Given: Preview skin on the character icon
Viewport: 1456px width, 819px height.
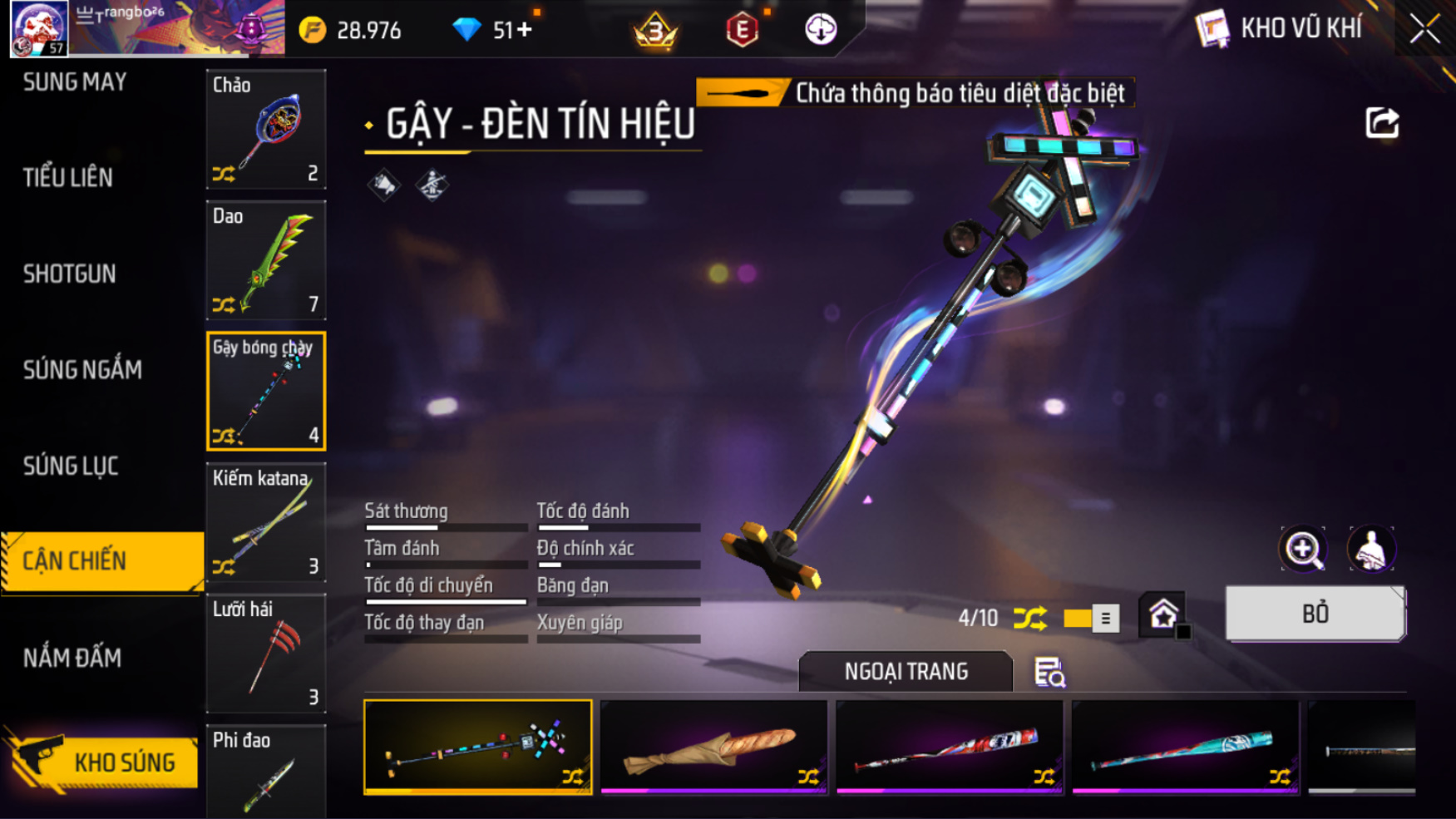Looking at the screenshot, I should pyautogui.click(x=1370, y=549).
